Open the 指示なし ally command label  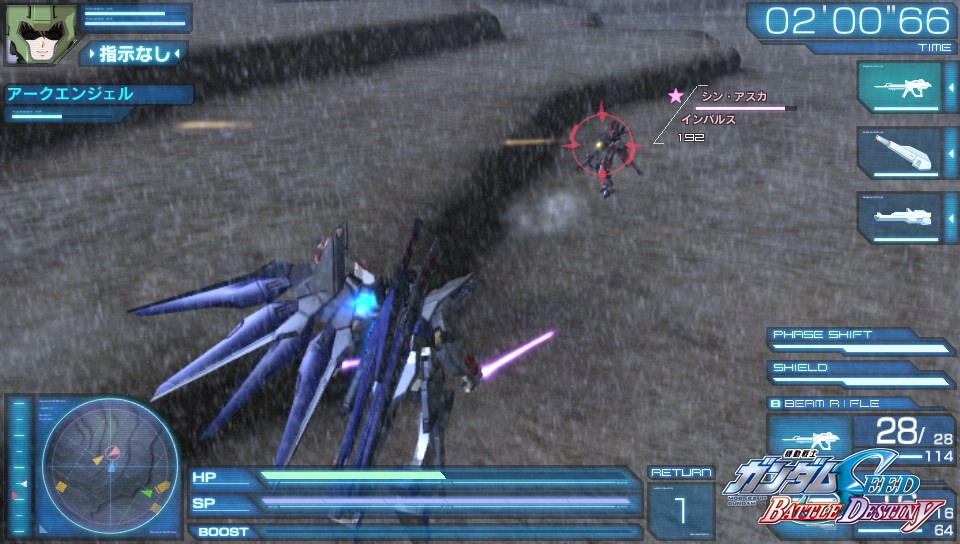(134, 54)
